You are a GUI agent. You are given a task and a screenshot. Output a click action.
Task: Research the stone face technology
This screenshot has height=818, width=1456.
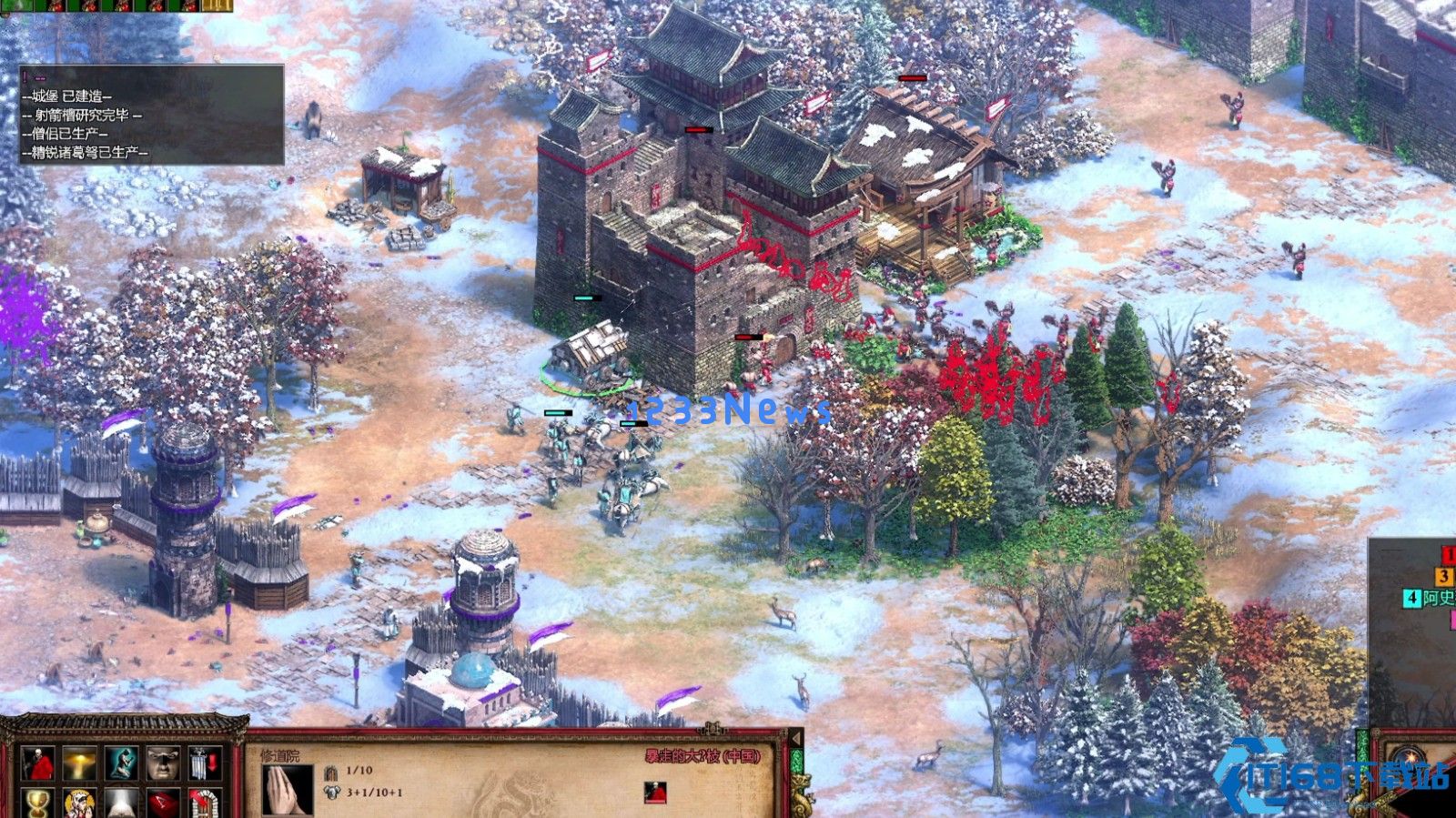(164, 764)
